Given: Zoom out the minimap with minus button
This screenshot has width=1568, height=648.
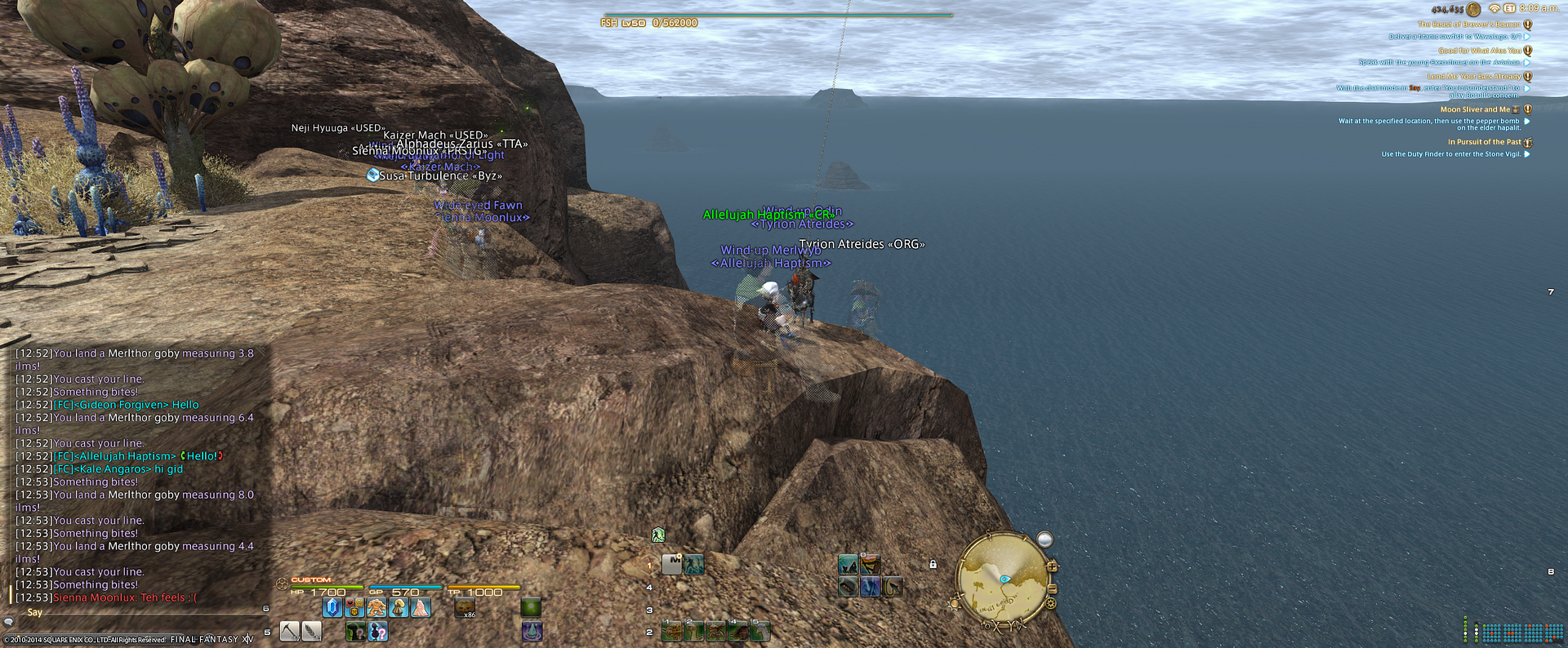Looking at the screenshot, I should (x=1052, y=588).
